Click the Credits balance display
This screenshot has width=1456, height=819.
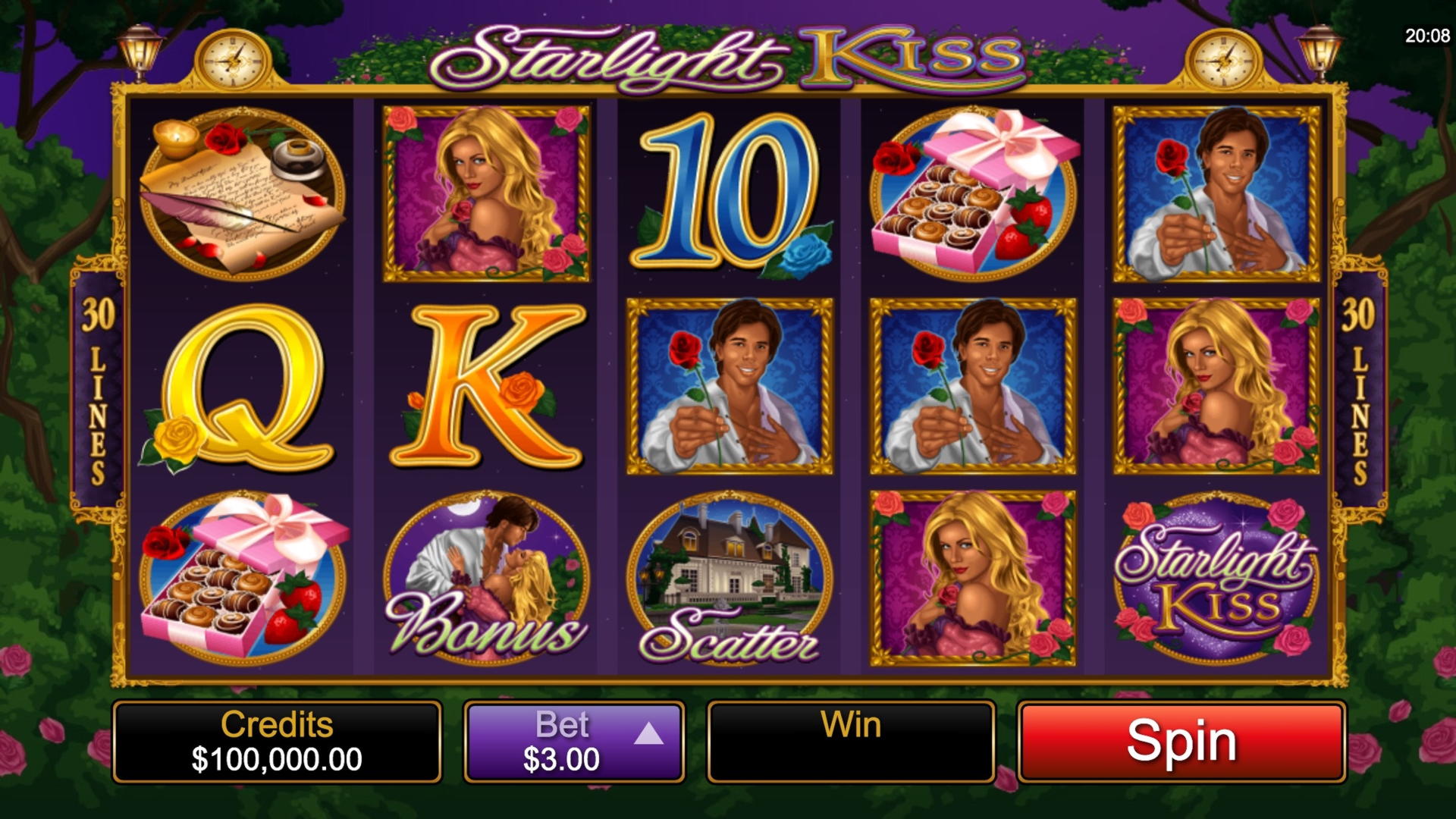tap(278, 739)
